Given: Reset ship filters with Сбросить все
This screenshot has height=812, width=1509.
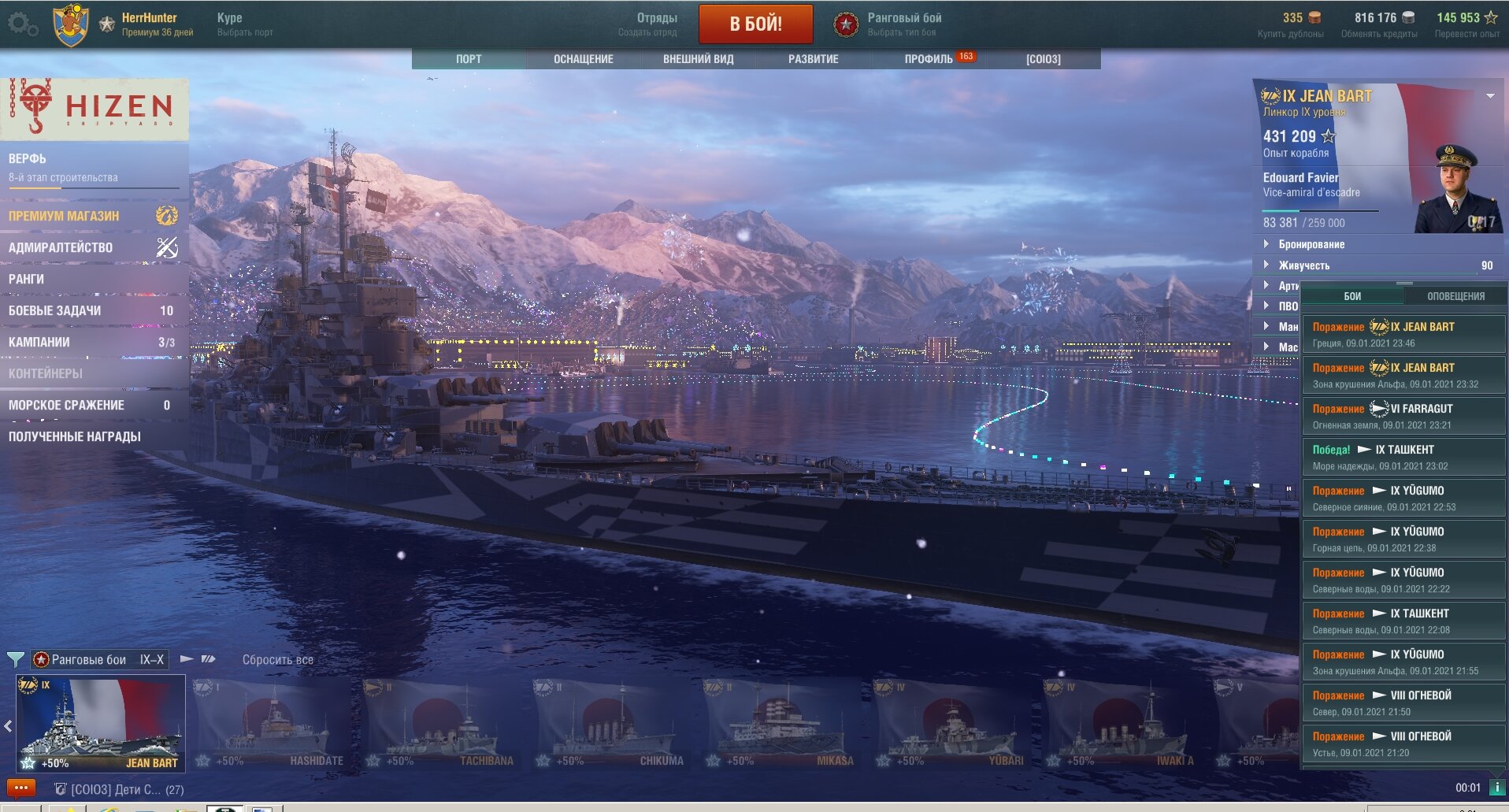Looking at the screenshot, I should coord(277,660).
